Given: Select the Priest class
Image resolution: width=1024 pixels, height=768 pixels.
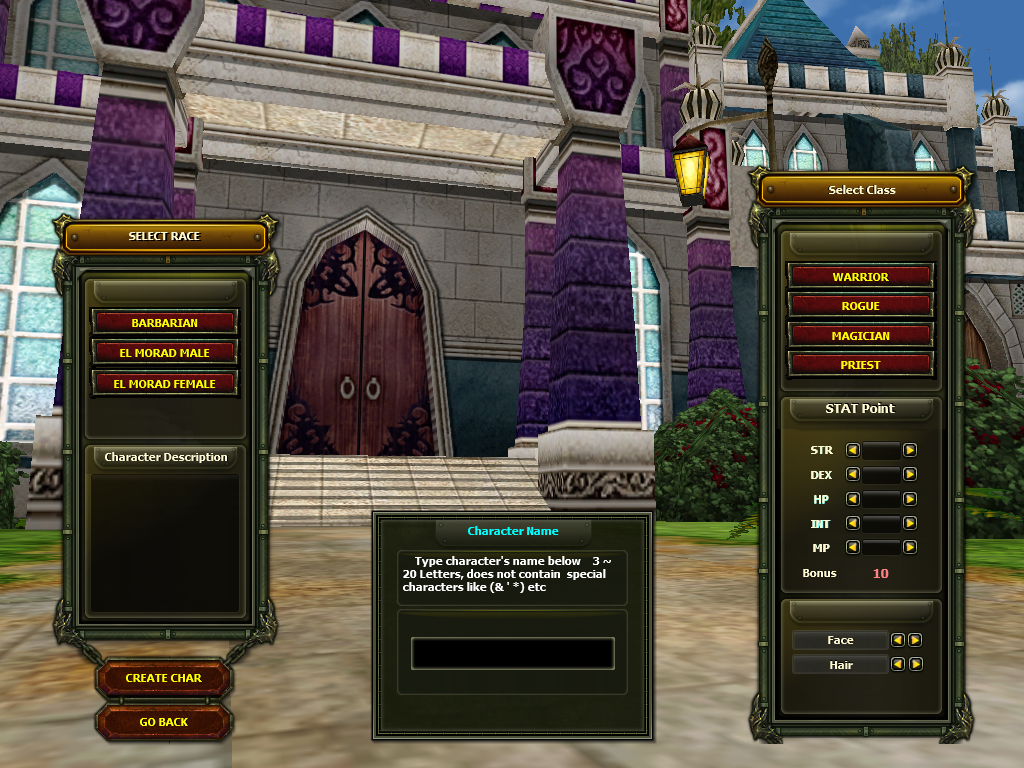Looking at the screenshot, I should tap(860, 365).
